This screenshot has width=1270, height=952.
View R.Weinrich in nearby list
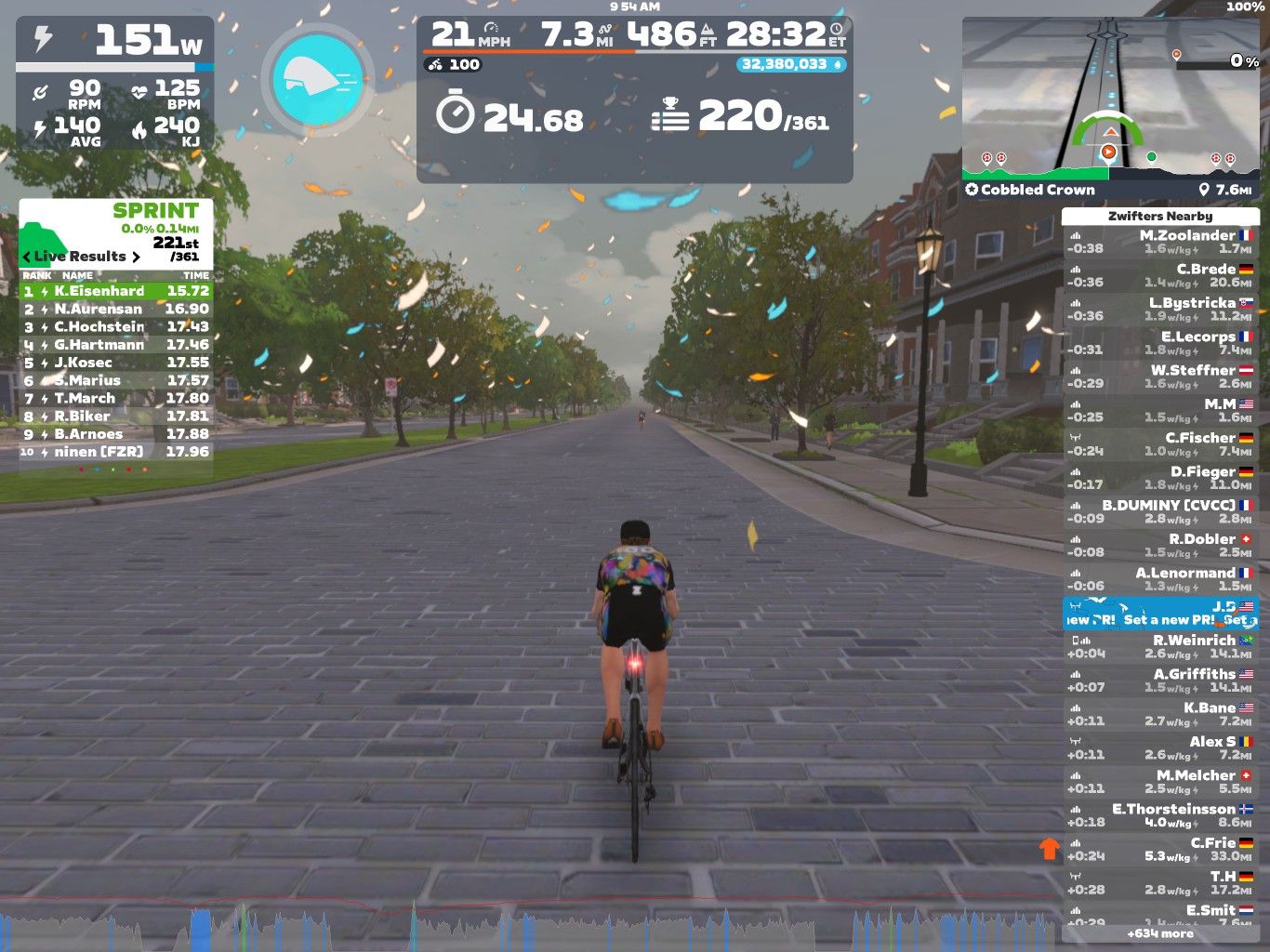pos(1160,646)
